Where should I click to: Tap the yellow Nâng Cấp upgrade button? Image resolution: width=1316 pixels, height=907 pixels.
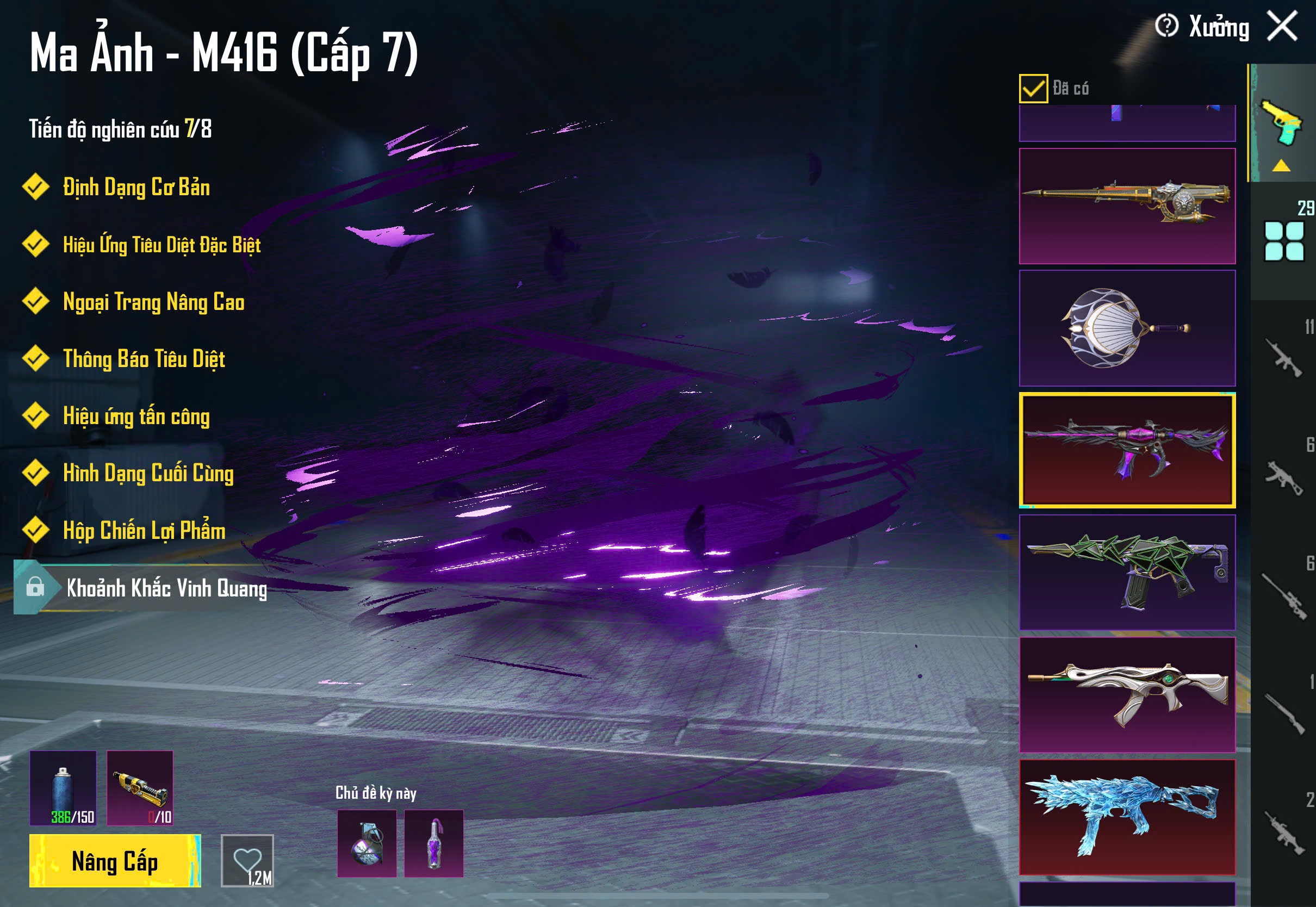[115, 860]
